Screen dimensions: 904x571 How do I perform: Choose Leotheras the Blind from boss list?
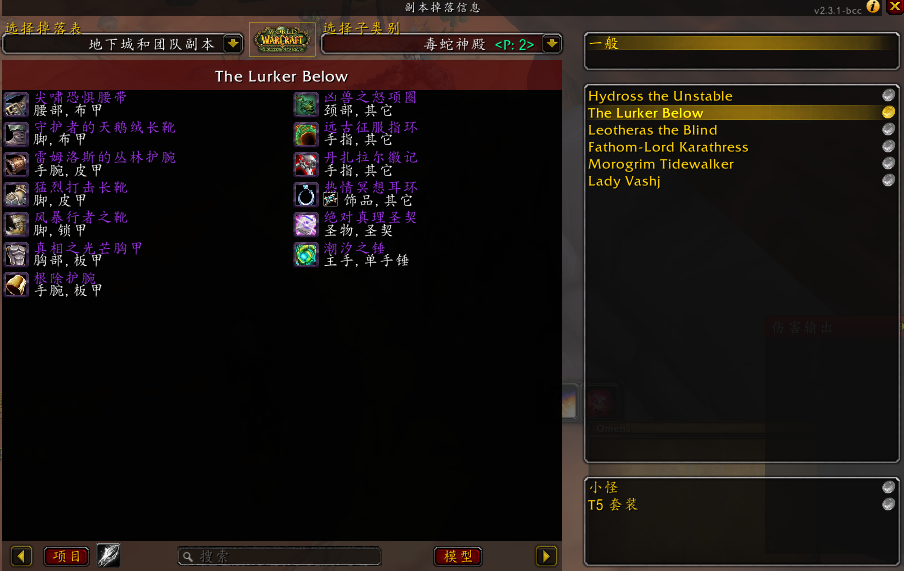click(x=652, y=130)
